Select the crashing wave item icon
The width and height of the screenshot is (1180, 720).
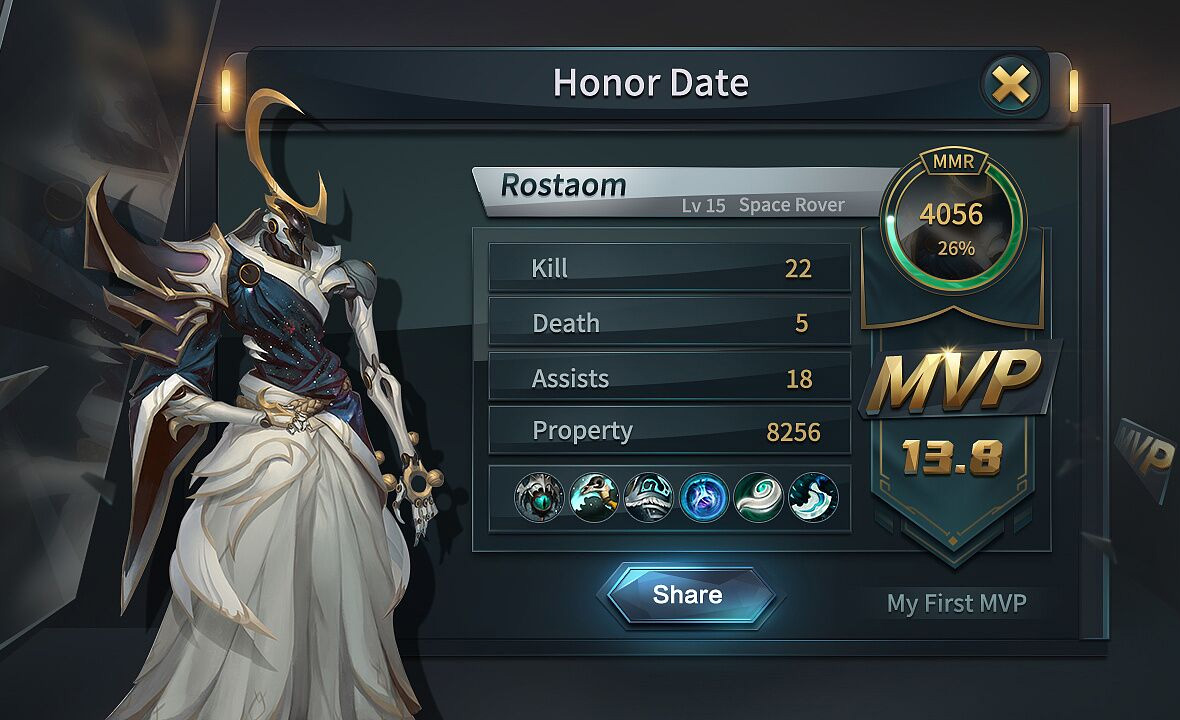tap(812, 497)
